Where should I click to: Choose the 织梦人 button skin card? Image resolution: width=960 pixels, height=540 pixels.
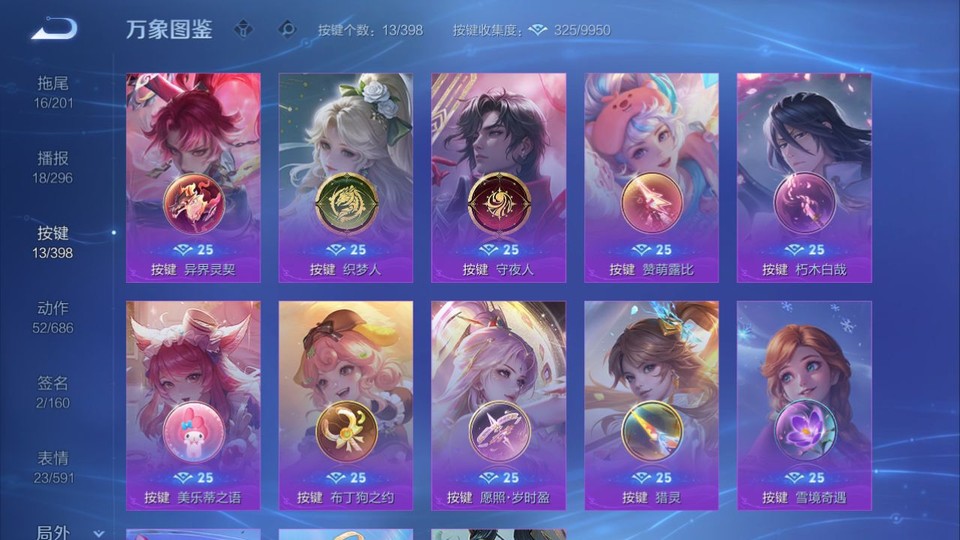coord(346,177)
